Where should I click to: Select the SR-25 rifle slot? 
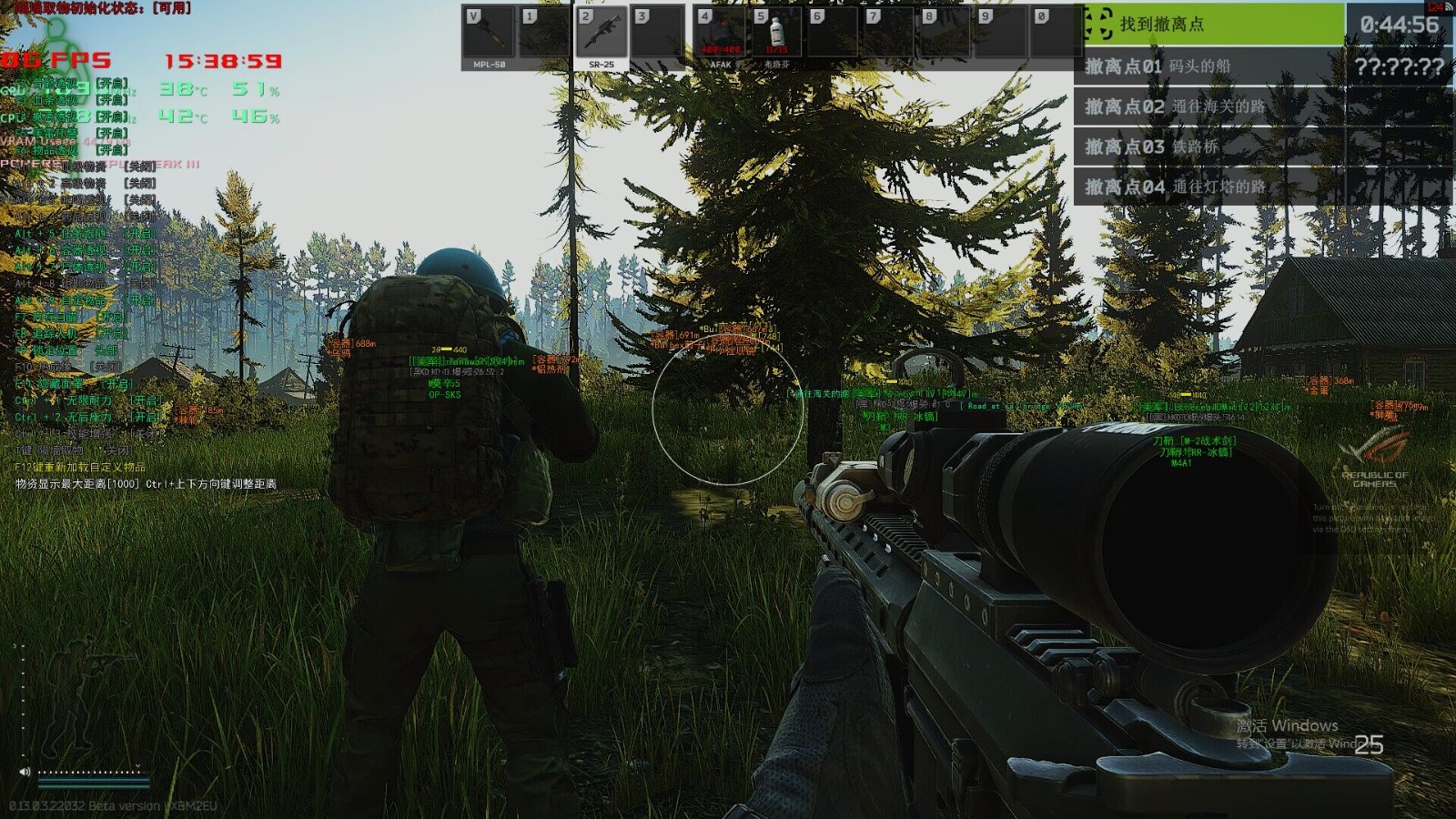coord(602,36)
